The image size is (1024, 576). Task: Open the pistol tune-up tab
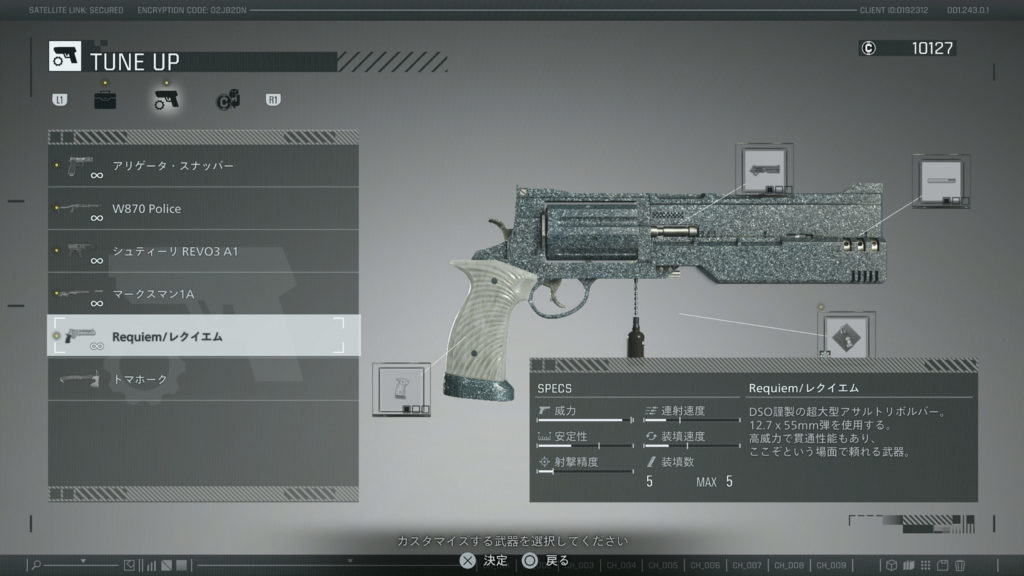tap(166, 99)
